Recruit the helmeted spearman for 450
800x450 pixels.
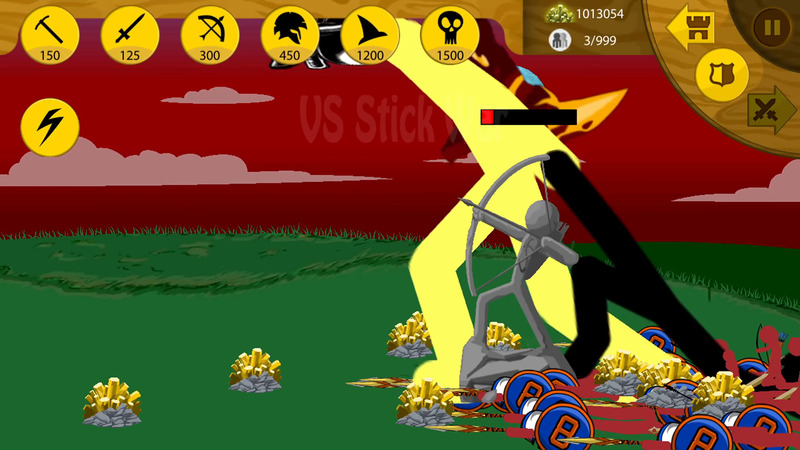tap(290, 34)
